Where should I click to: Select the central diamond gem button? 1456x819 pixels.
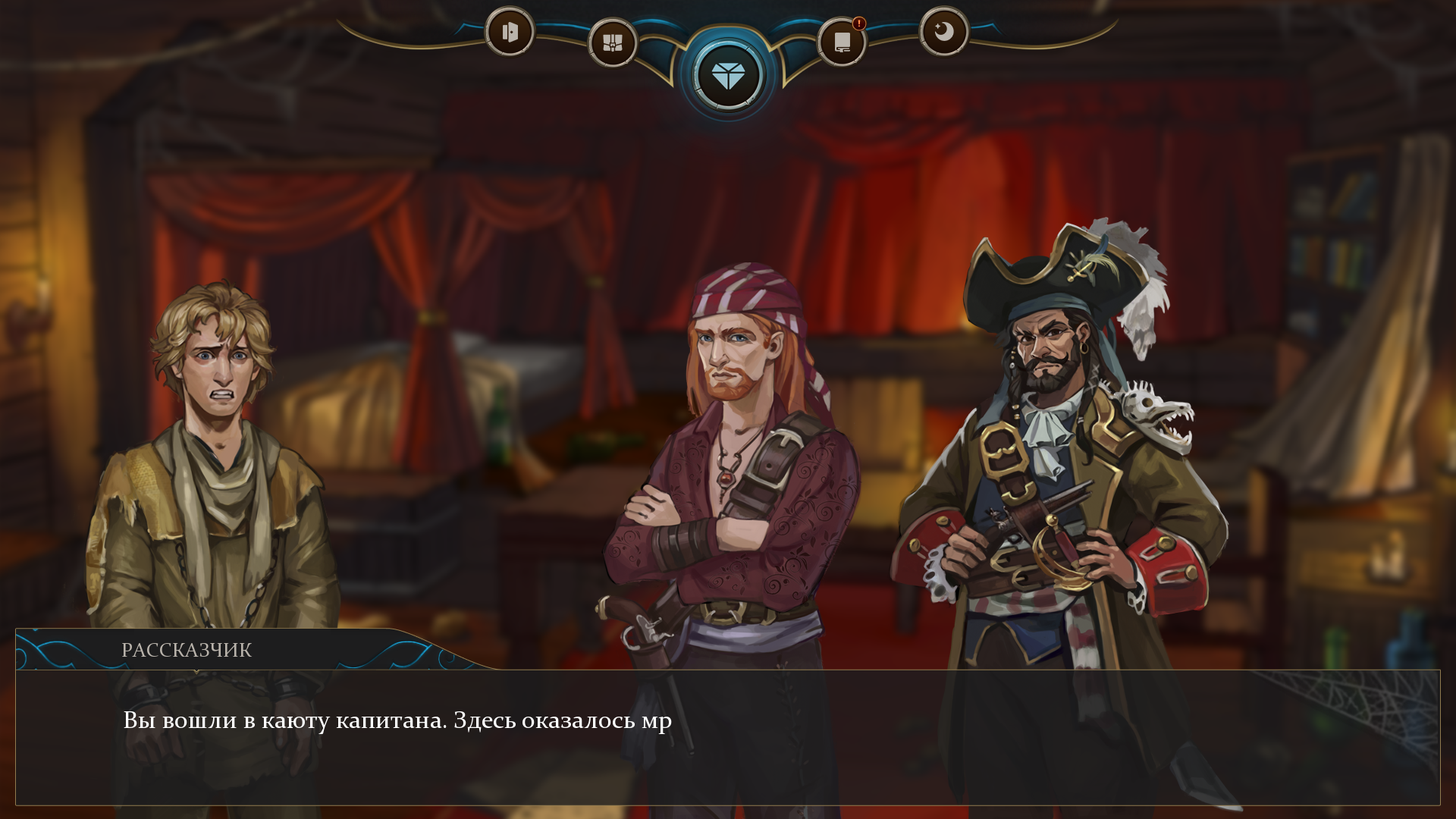[x=728, y=76]
